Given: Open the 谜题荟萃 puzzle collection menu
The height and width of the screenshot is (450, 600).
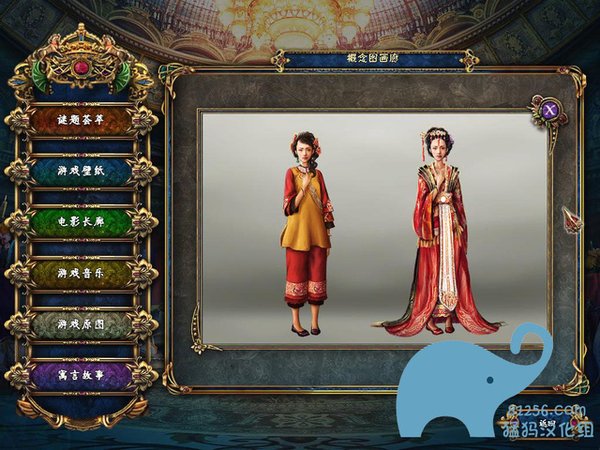Looking at the screenshot, I should tap(82, 120).
